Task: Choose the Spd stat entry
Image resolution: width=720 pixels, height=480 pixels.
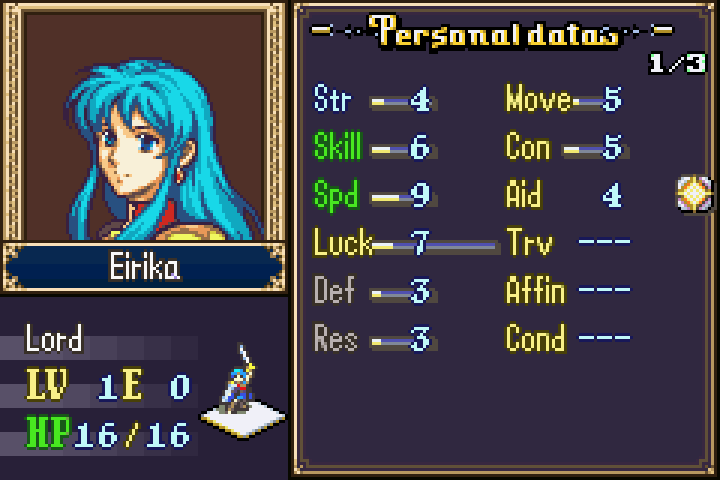Action: pos(372,195)
